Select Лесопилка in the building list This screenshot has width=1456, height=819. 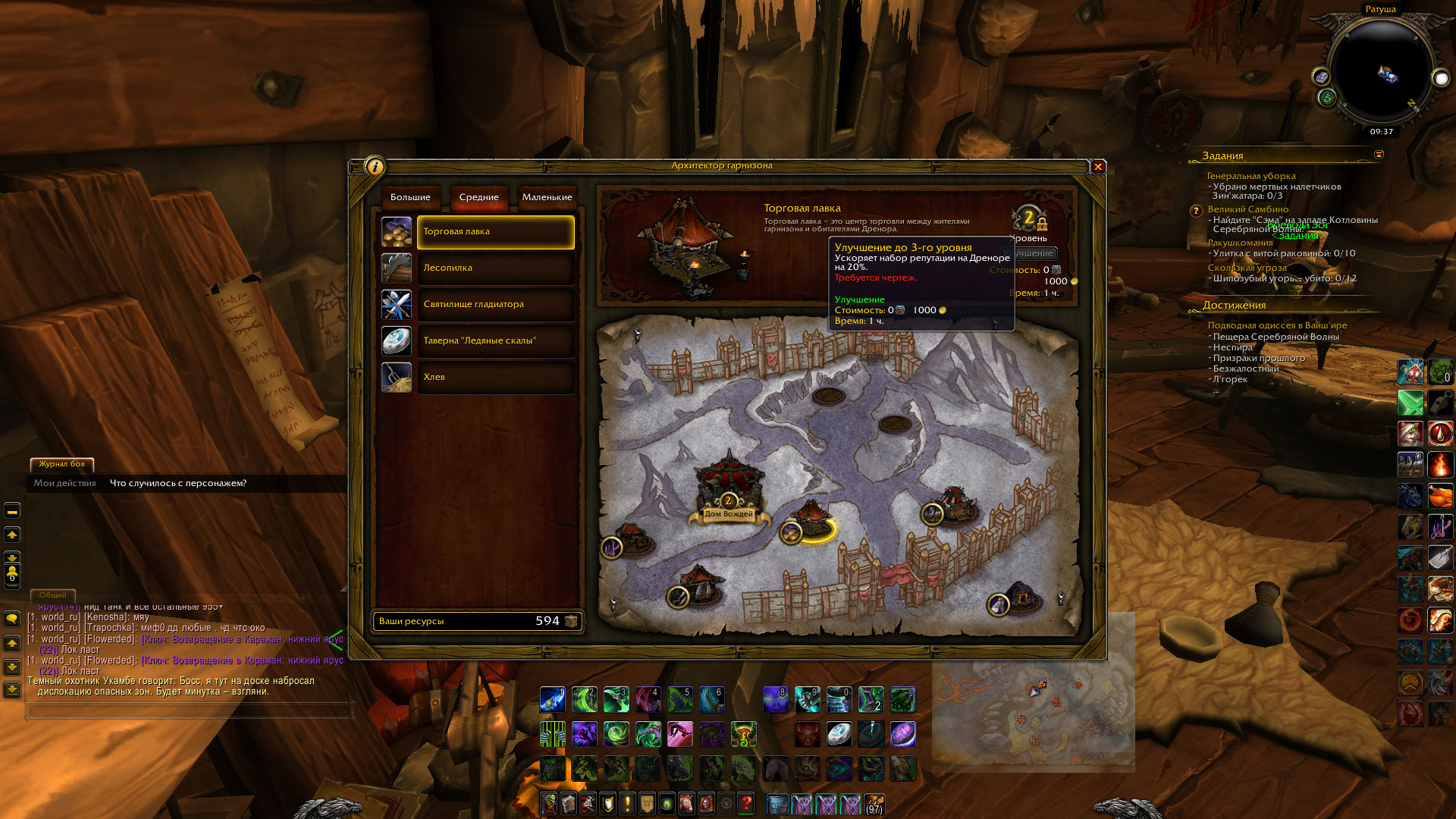tap(495, 268)
